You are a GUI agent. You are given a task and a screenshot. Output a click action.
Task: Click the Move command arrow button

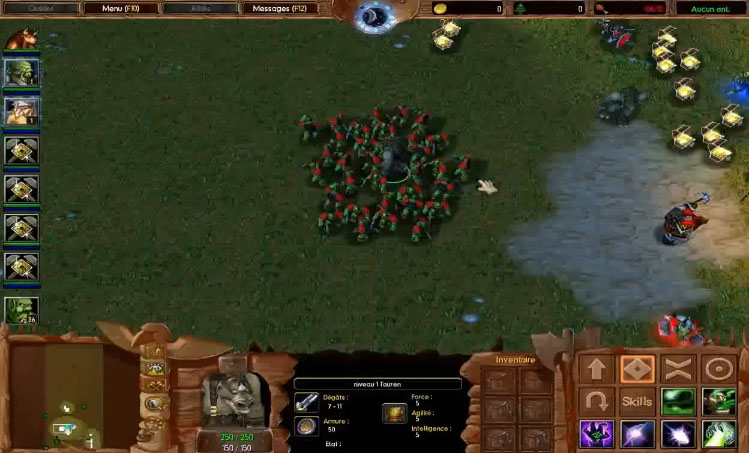(597, 368)
